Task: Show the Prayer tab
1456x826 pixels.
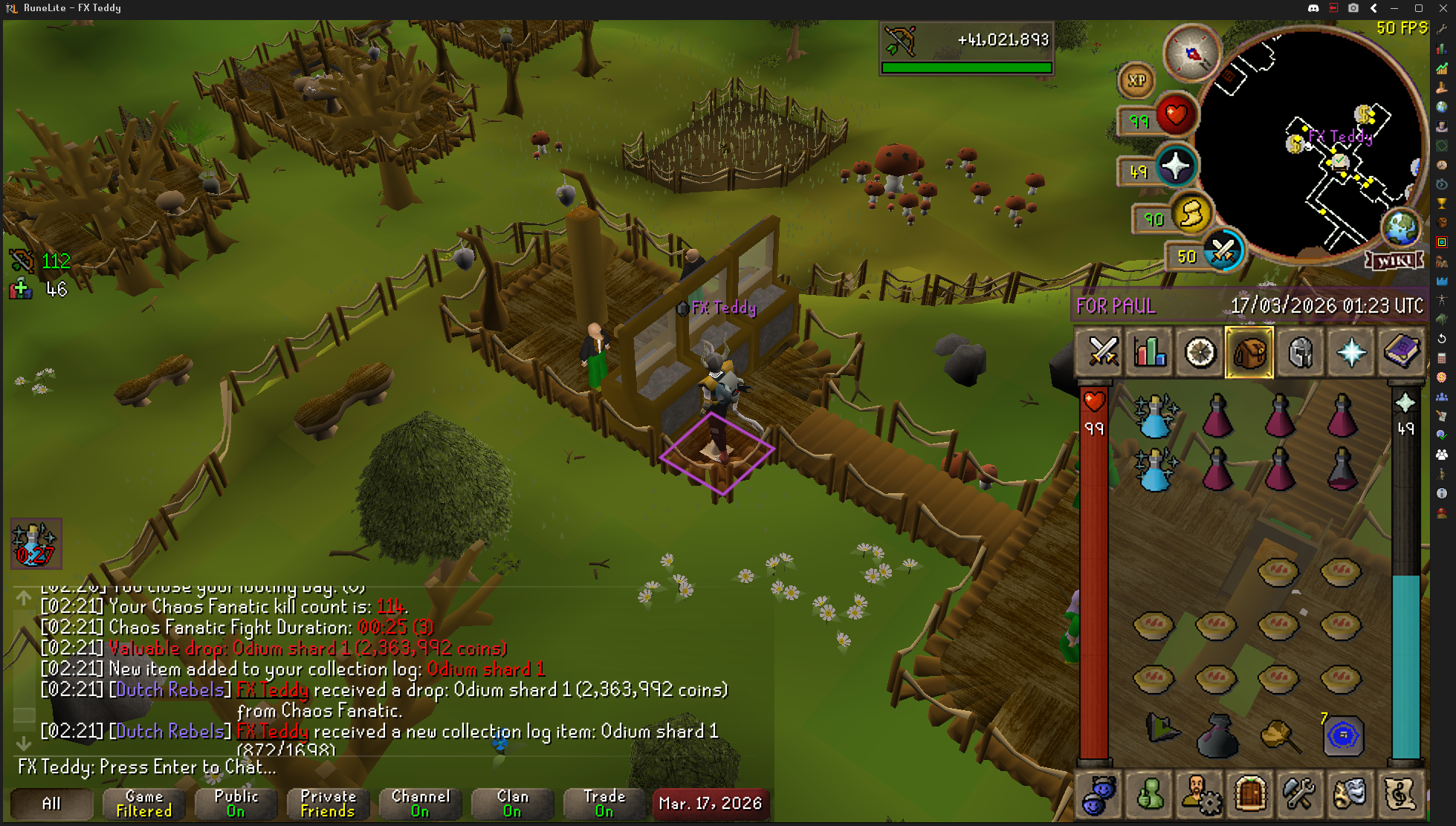Action: point(1350,352)
